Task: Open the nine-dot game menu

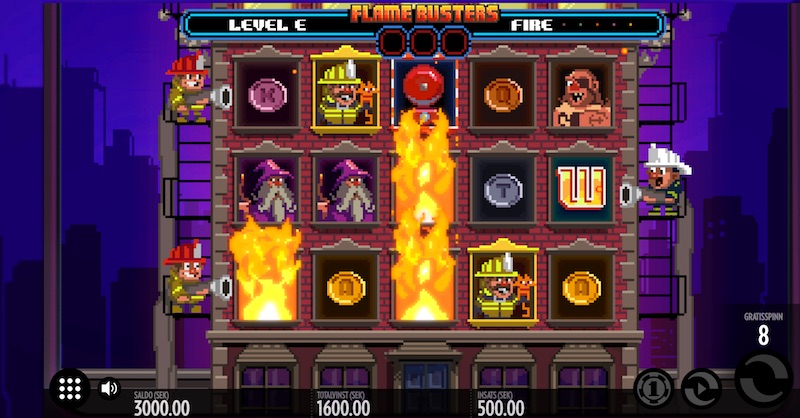Action: [x=69, y=389]
